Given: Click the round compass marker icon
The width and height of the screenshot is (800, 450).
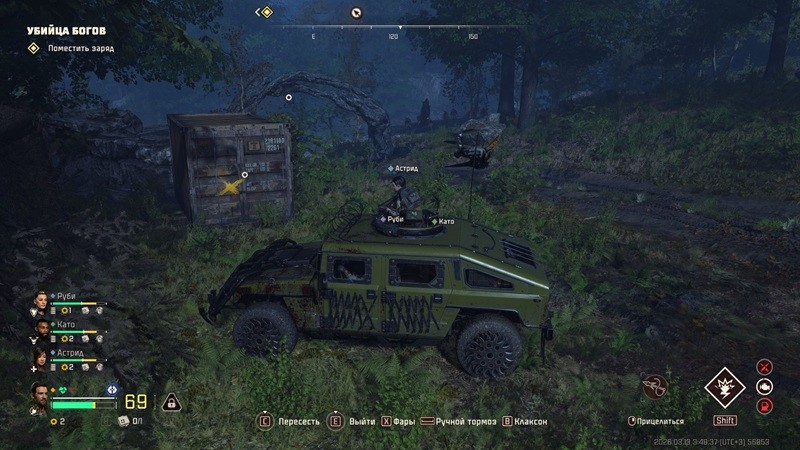Looking at the screenshot, I should (x=355, y=12).
